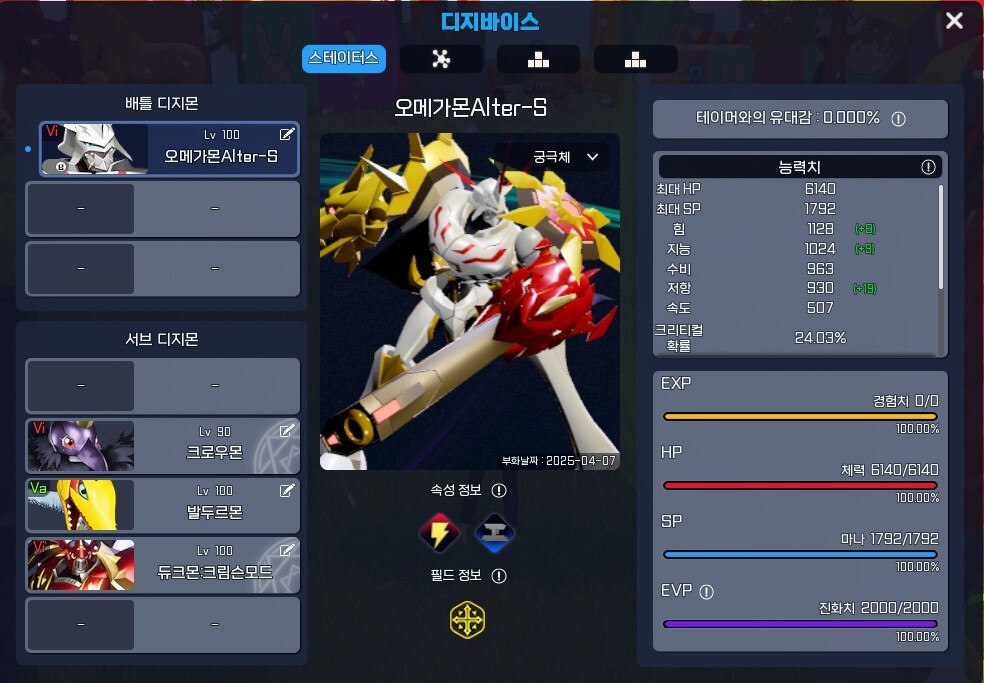The height and width of the screenshot is (683, 984).
Task: Select sub Digimon 크로우몬
Action: pyautogui.click(x=162, y=445)
